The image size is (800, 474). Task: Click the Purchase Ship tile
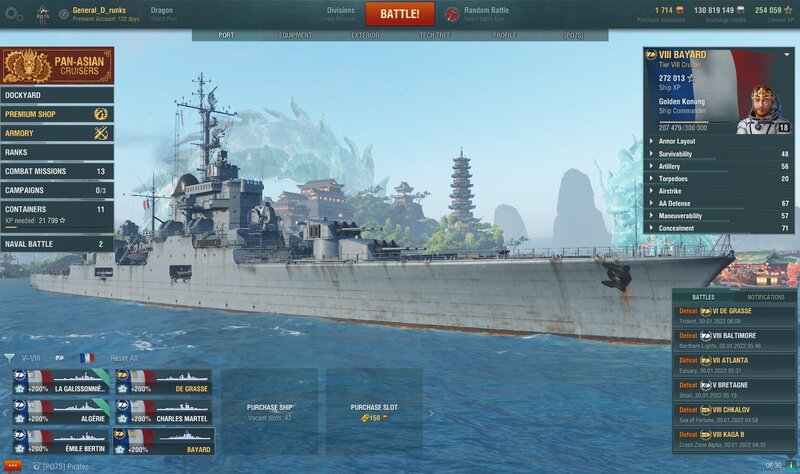(269, 411)
